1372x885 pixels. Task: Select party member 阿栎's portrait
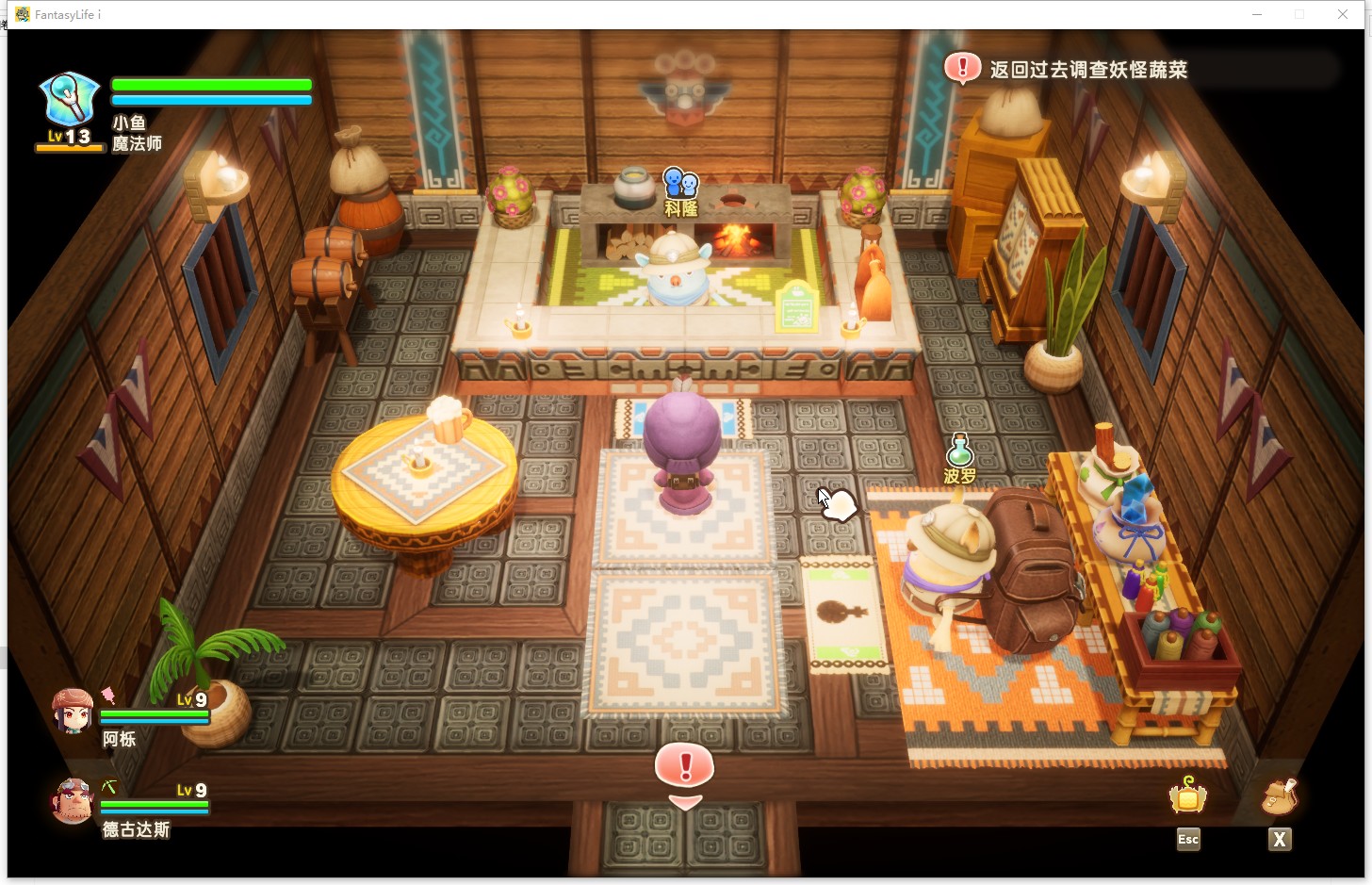(73, 712)
